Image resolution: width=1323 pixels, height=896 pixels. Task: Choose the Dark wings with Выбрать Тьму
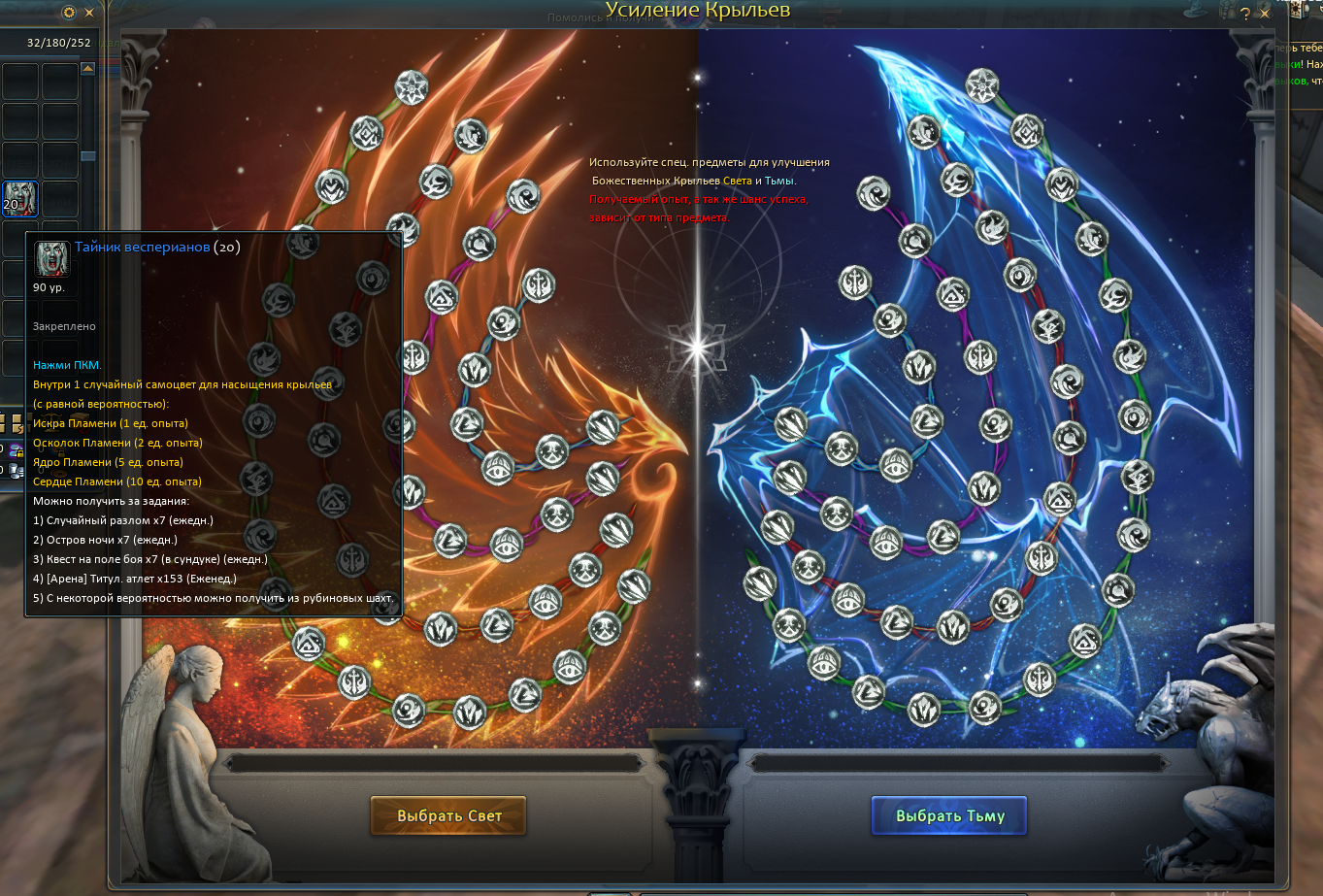click(x=948, y=815)
